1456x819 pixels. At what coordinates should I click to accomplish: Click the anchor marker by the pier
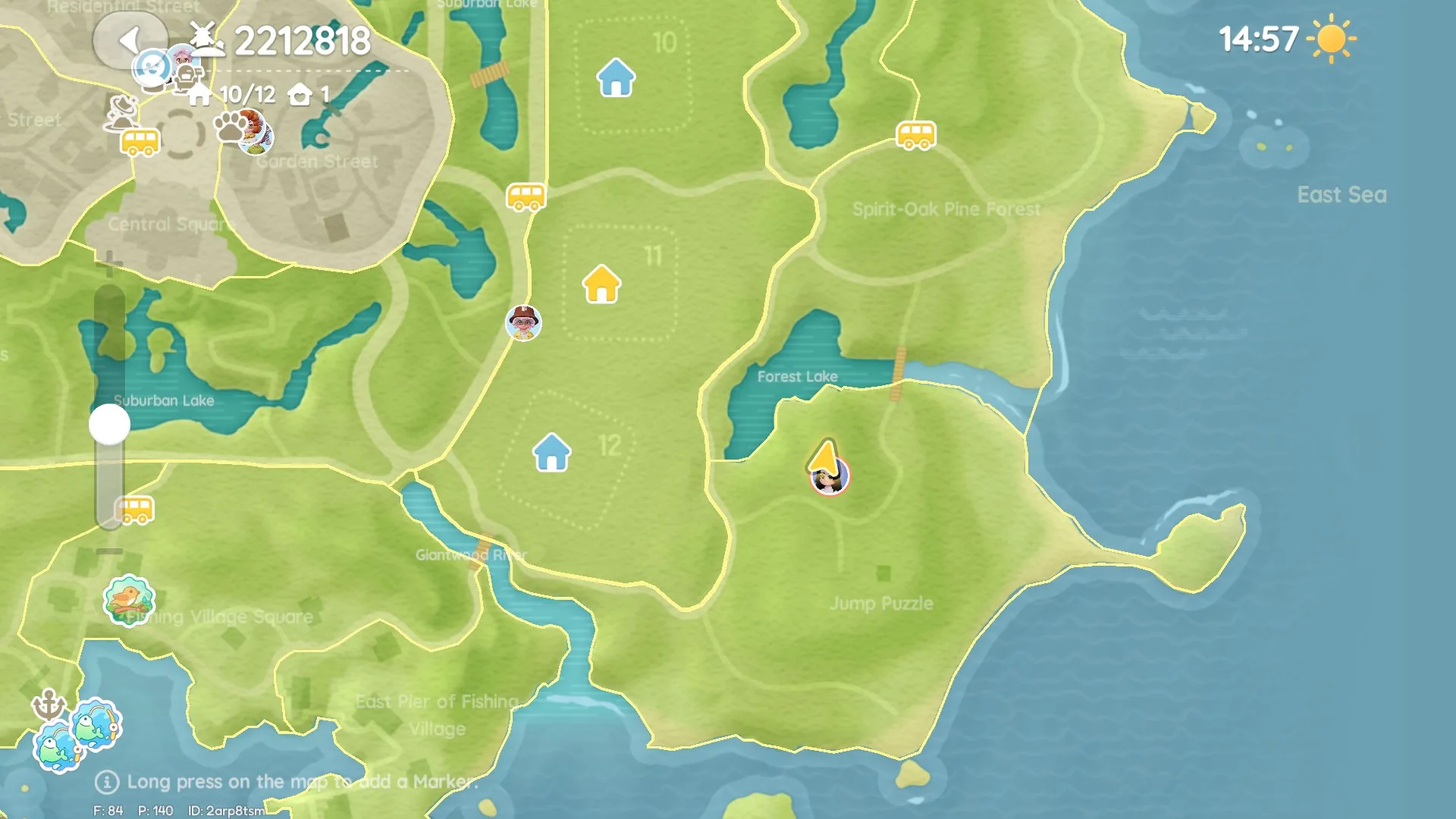tap(49, 705)
